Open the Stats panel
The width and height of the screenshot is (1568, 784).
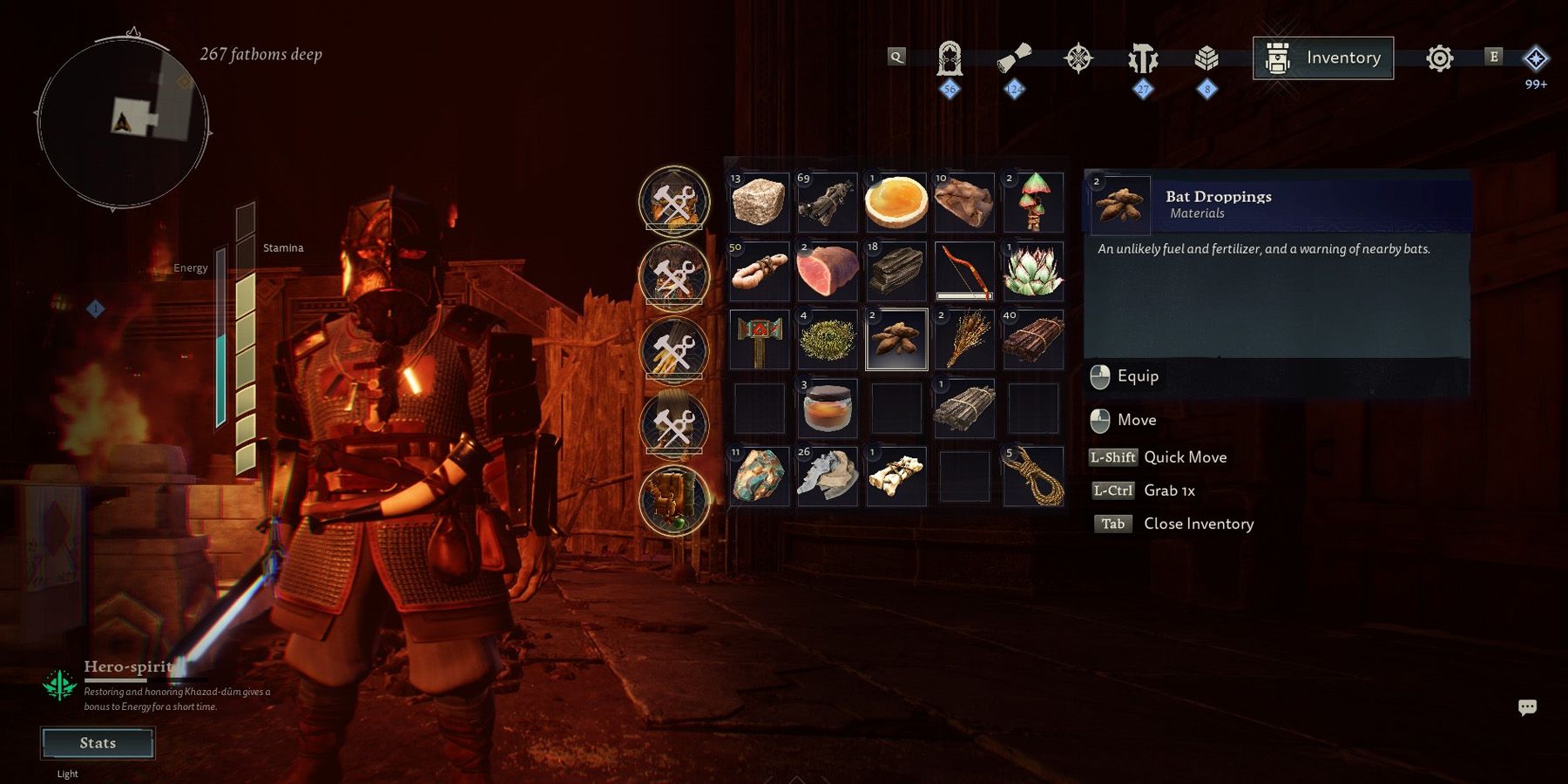(x=98, y=743)
